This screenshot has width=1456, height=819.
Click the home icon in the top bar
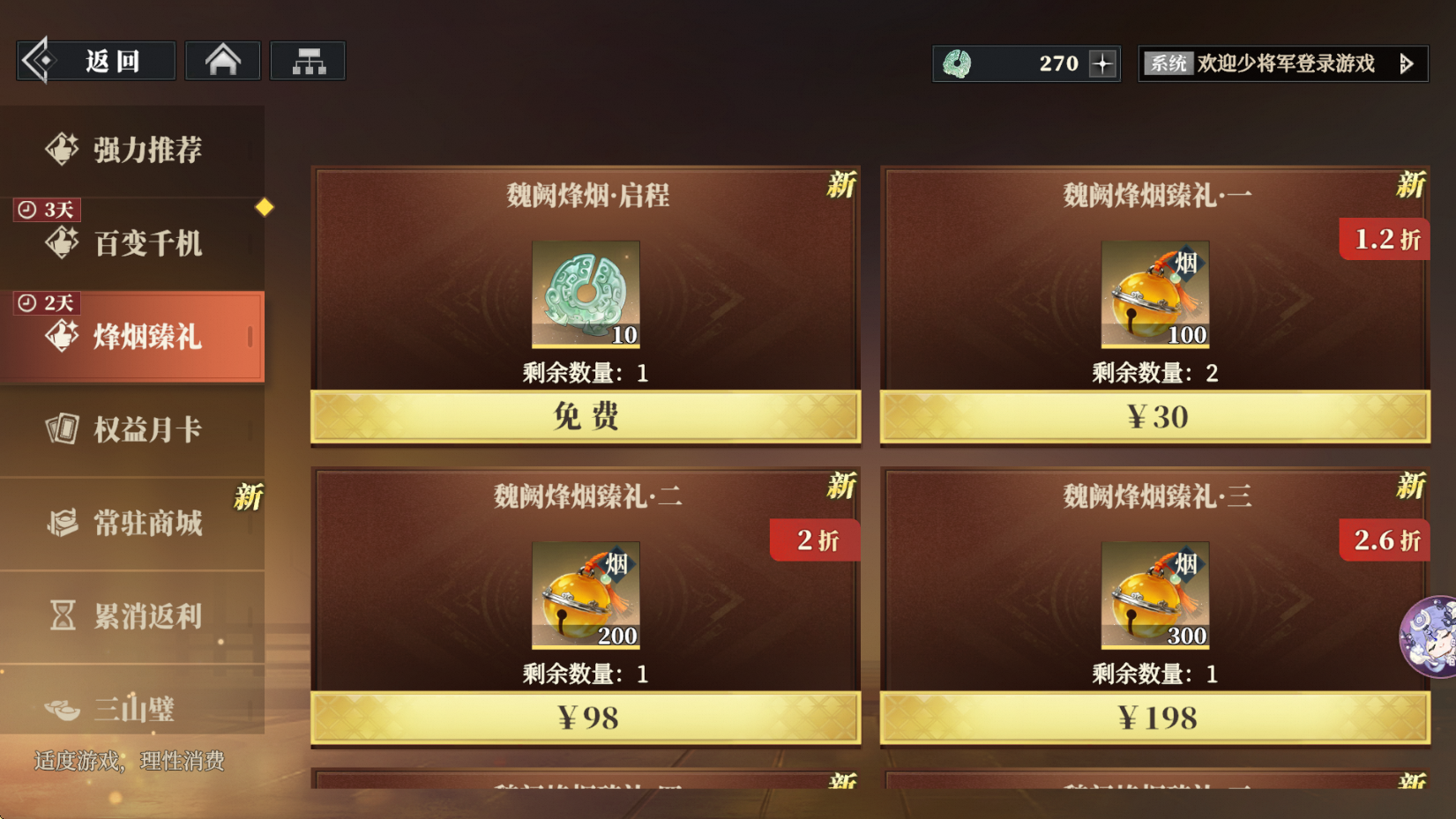click(222, 58)
